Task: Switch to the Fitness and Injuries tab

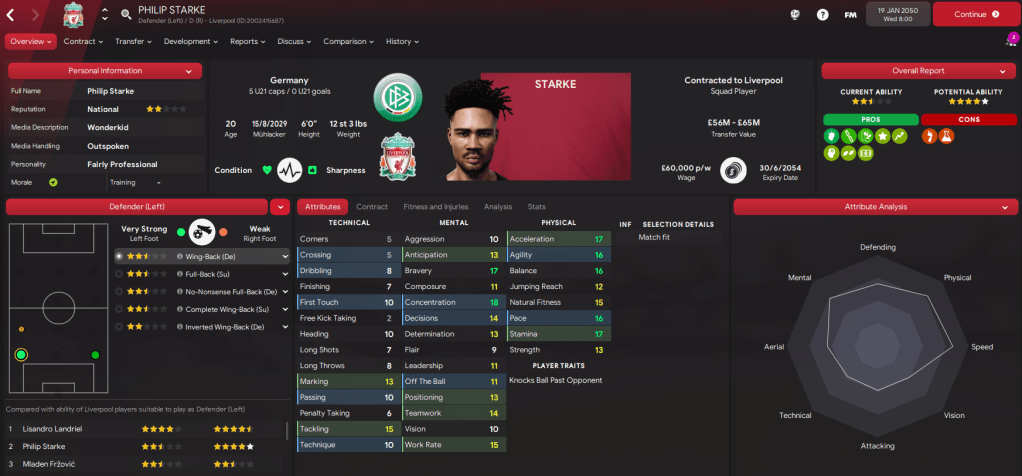Action: point(435,207)
